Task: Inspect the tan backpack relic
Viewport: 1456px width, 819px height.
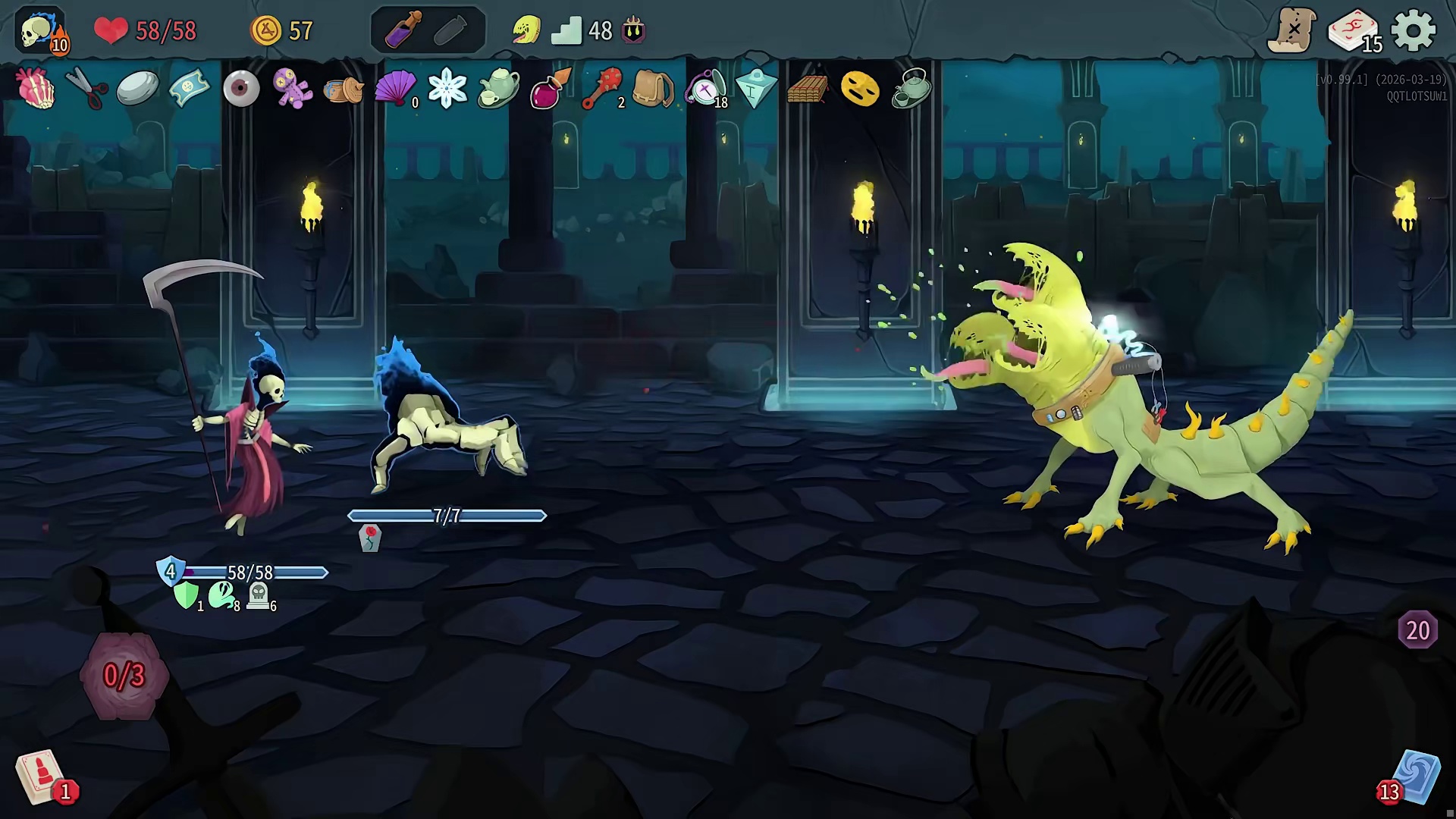Action: tap(653, 89)
